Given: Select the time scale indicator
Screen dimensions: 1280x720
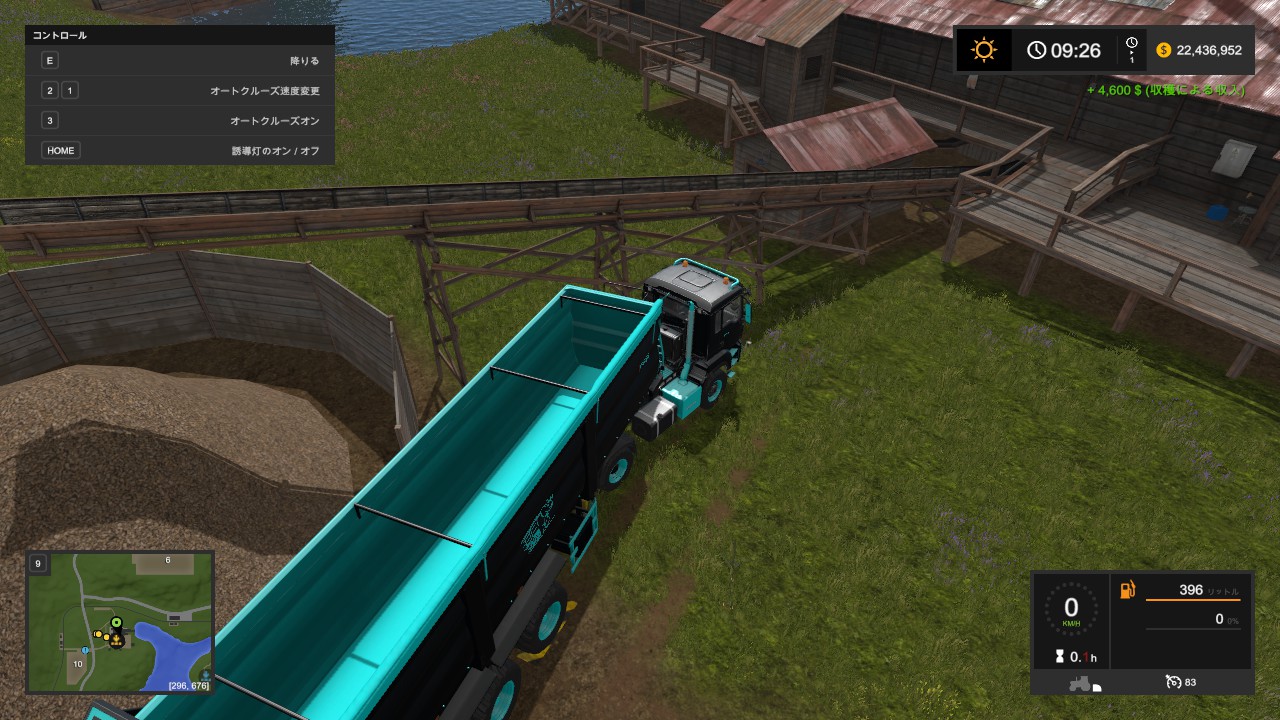Looking at the screenshot, I should (x=1131, y=50).
